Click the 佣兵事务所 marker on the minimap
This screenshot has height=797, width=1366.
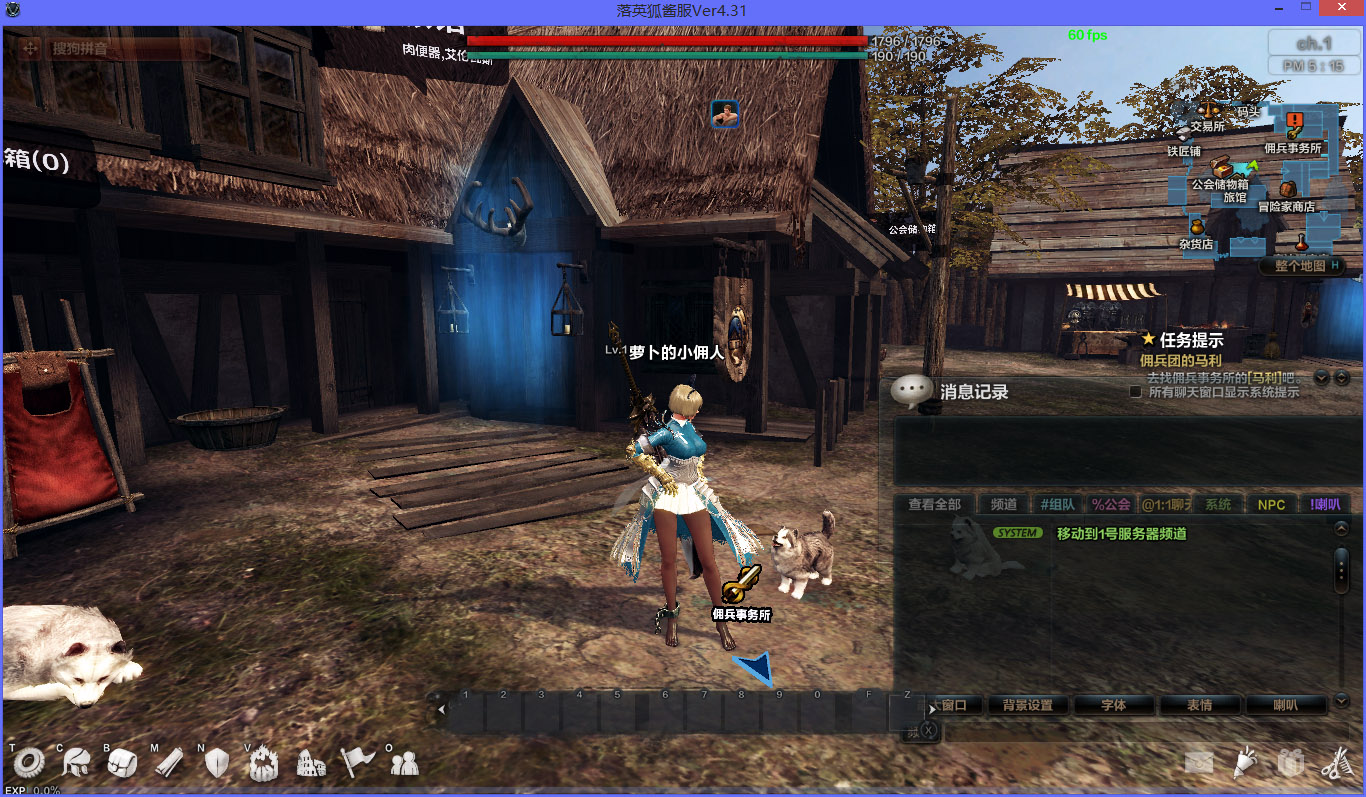[x=1293, y=127]
